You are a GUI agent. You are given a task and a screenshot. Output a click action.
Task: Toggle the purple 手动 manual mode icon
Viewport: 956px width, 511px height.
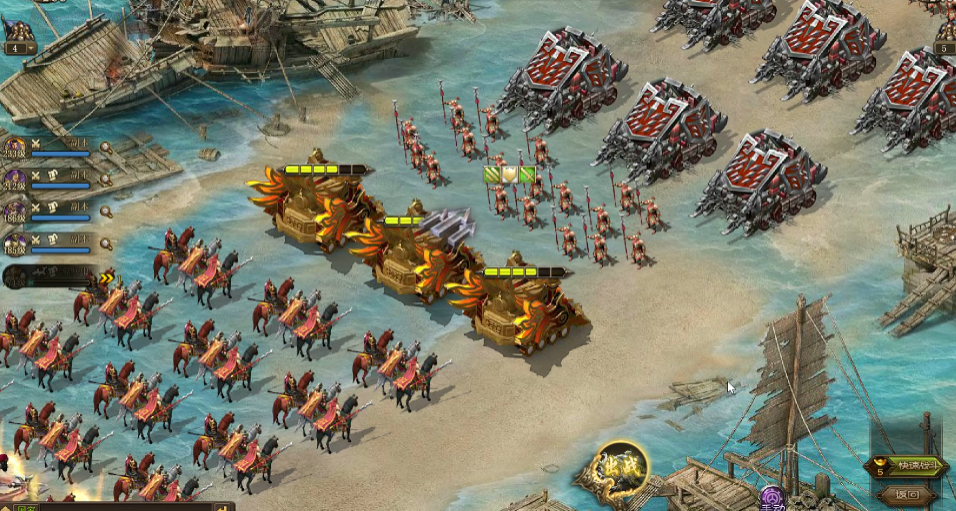(x=772, y=498)
